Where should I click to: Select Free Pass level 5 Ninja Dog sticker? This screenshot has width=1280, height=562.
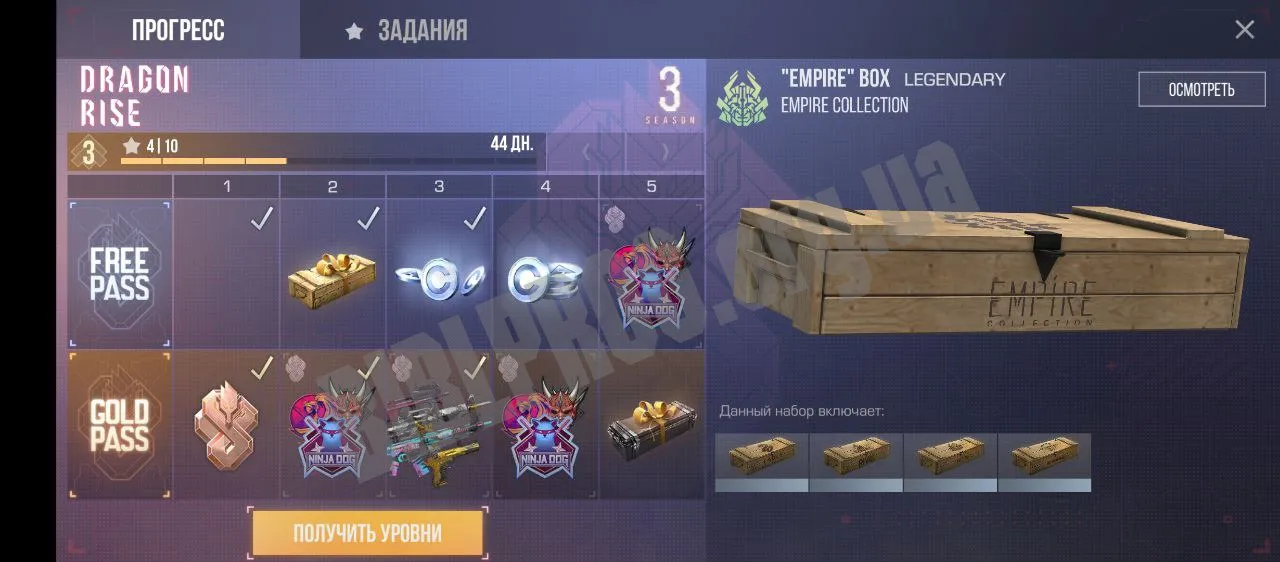tap(652, 274)
